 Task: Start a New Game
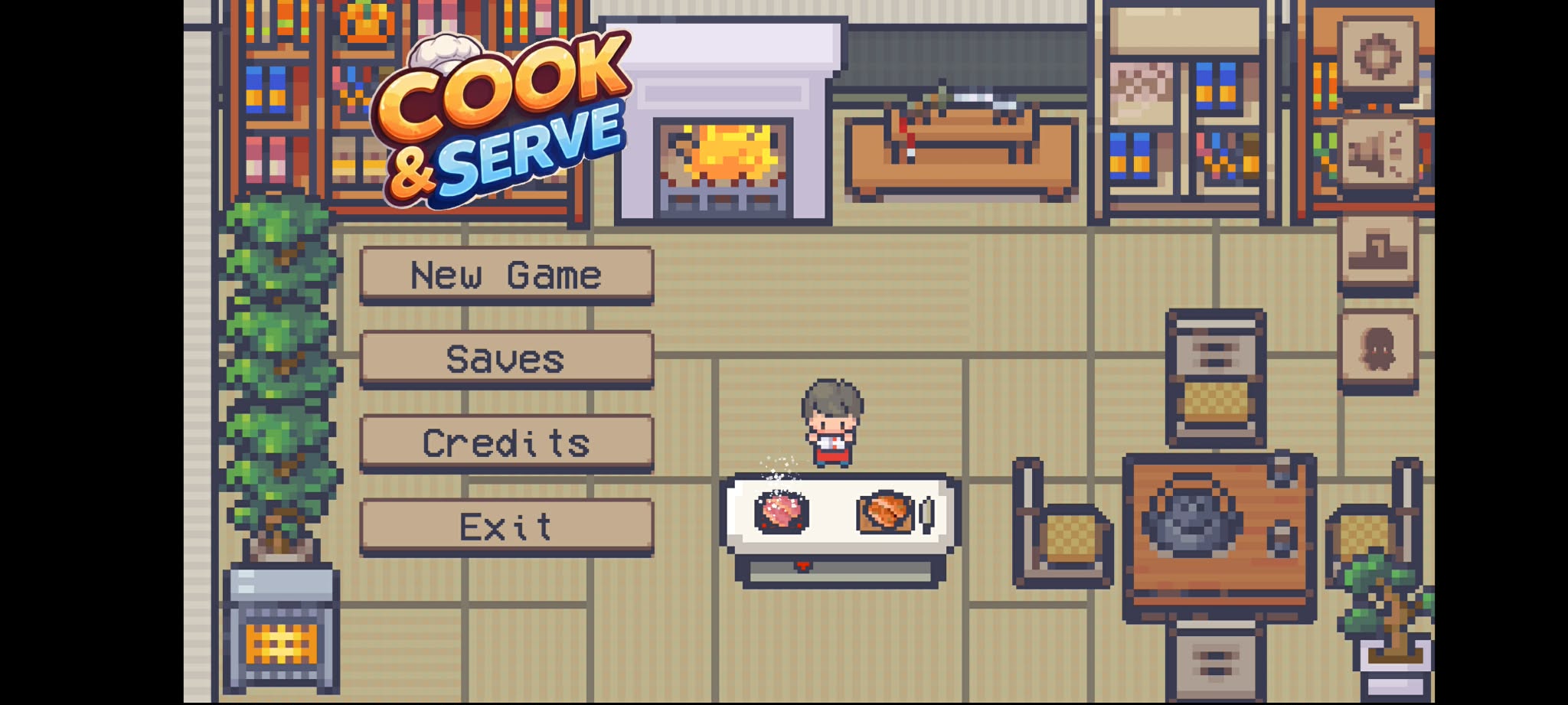point(505,276)
